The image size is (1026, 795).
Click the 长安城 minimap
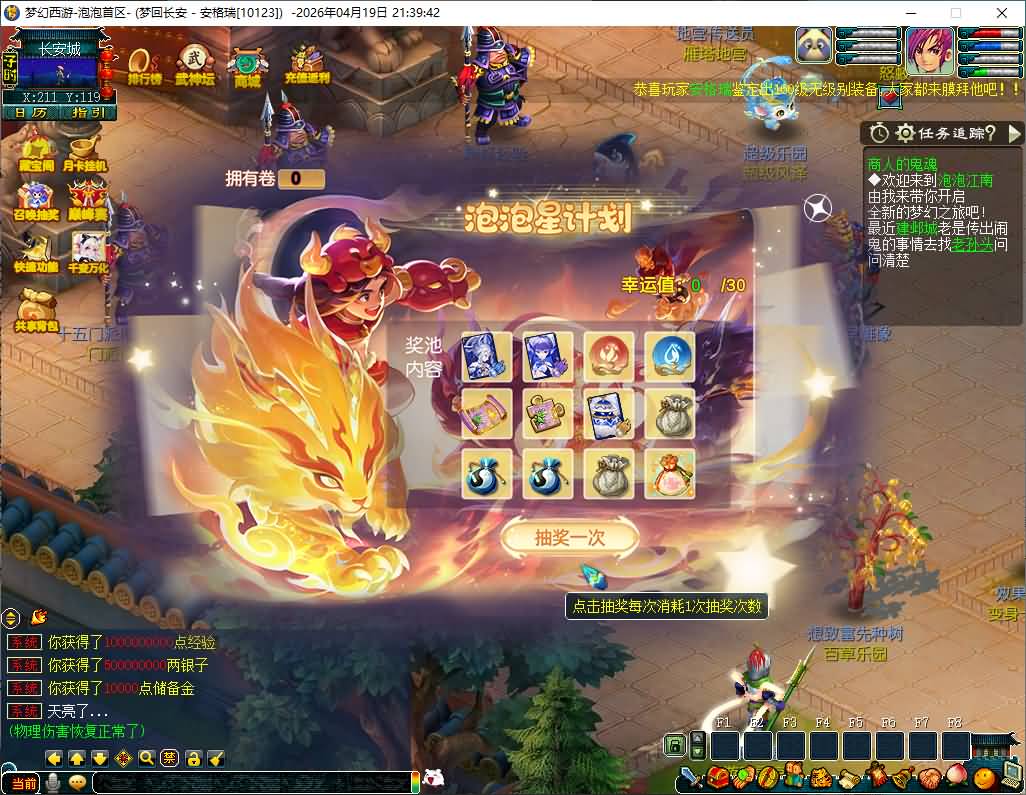60,70
